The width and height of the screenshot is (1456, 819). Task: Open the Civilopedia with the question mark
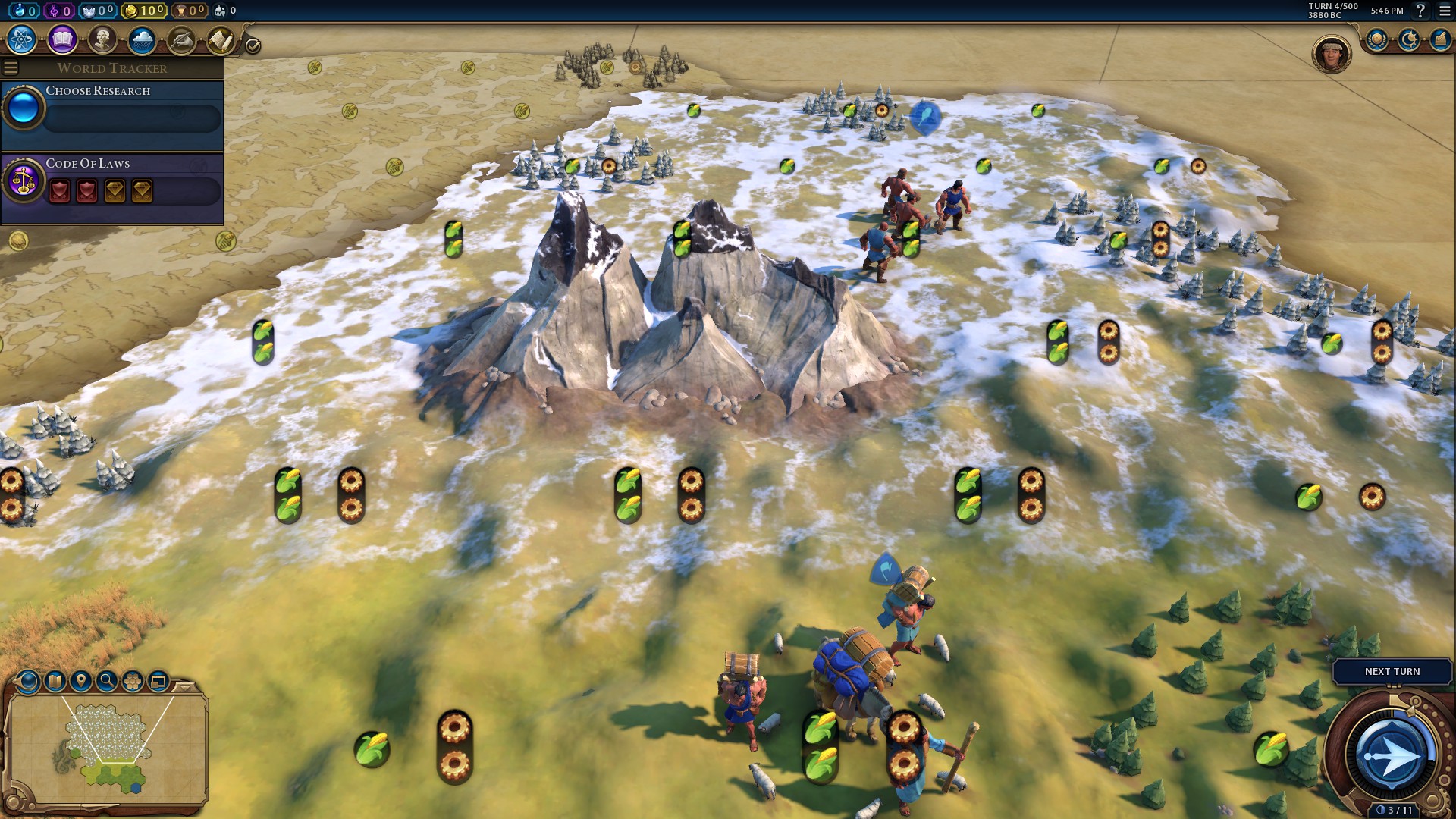click(1420, 12)
